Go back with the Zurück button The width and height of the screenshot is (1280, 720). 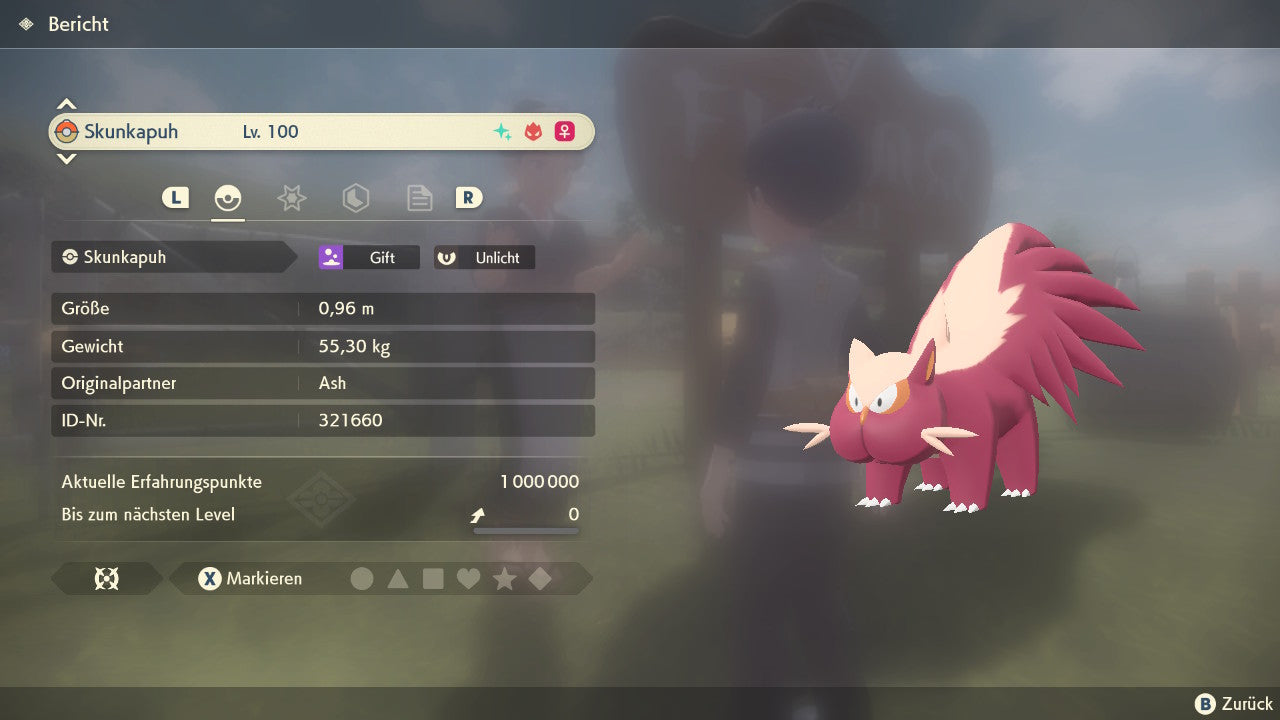[x=1234, y=704]
